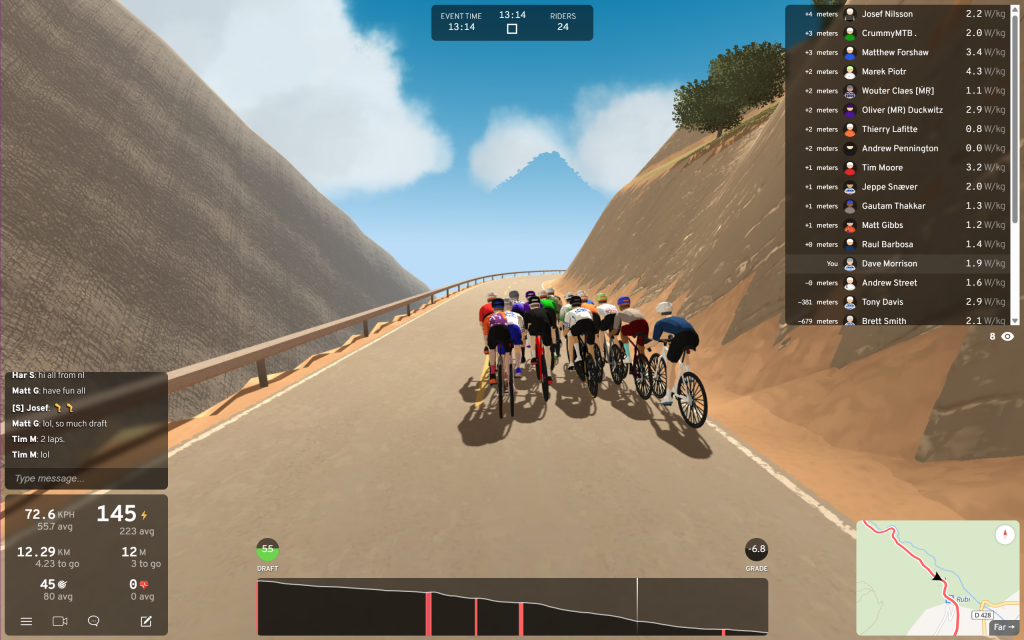Click the compass on the minimap
The image size is (1024, 640).
pyautogui.click(x=1005, y=535)
